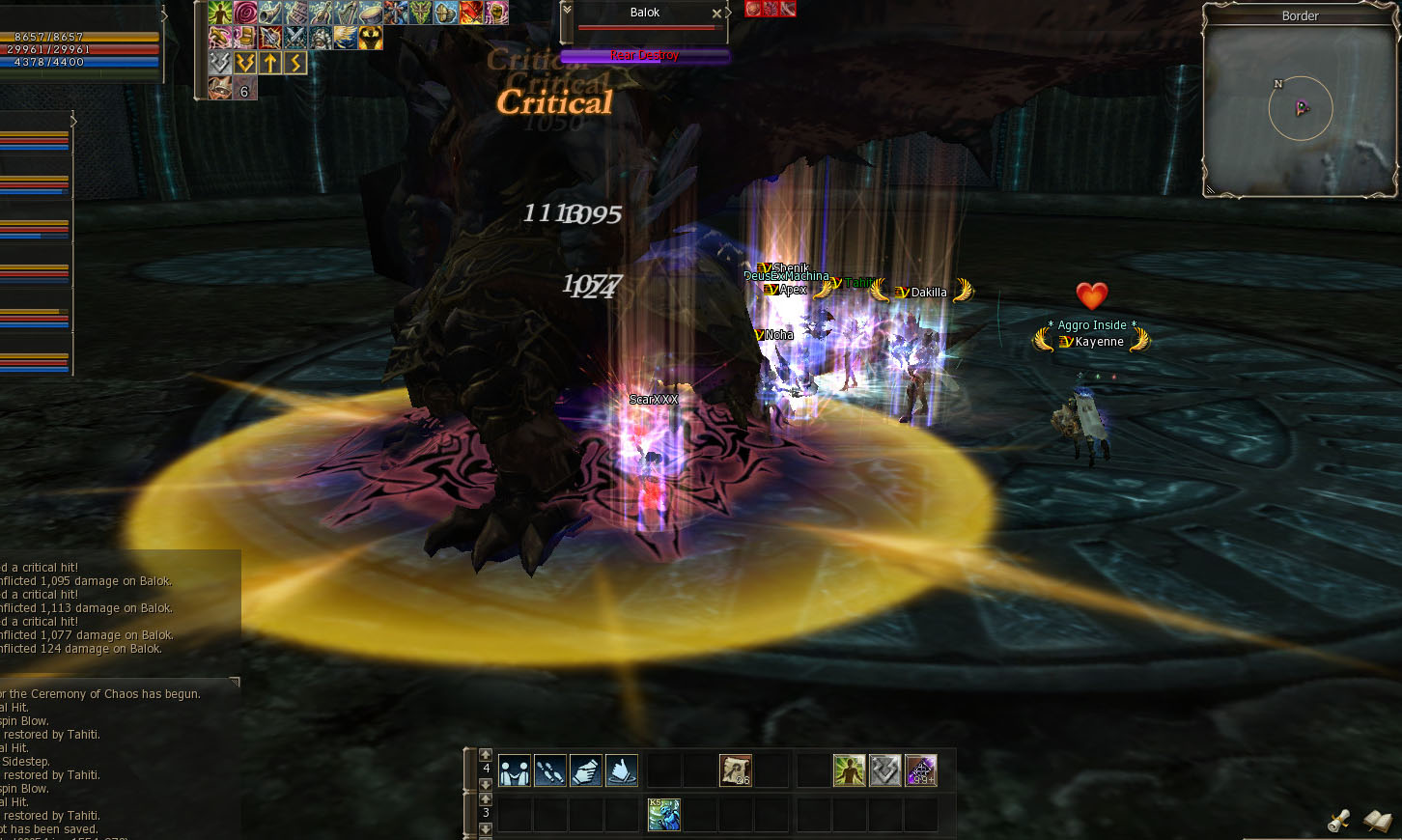
Task: Click the horn buff icon in buff bar
Action: 268,13
